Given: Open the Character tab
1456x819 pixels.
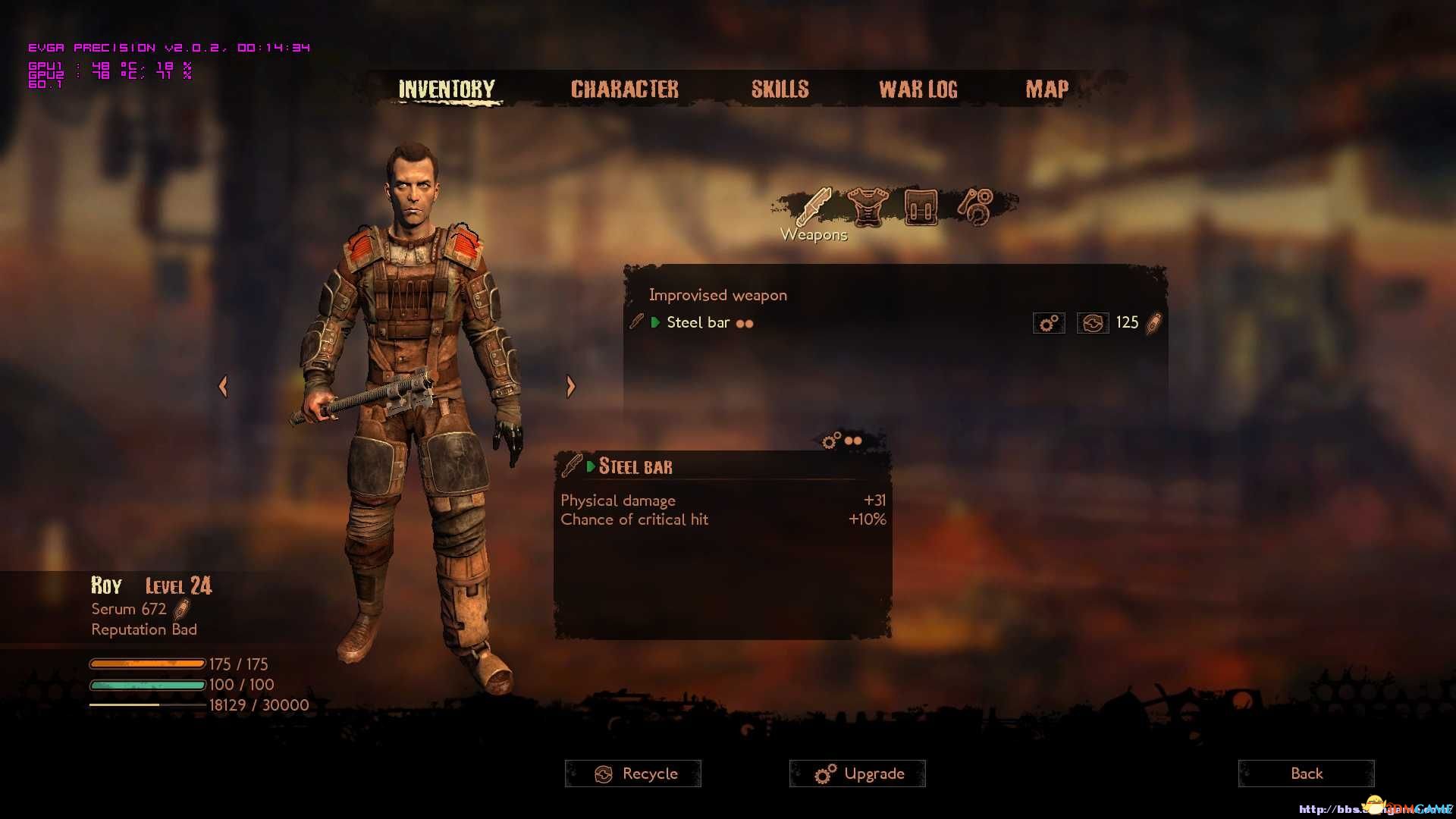Looking at the screenshot, I should click(x=624, y=89).
